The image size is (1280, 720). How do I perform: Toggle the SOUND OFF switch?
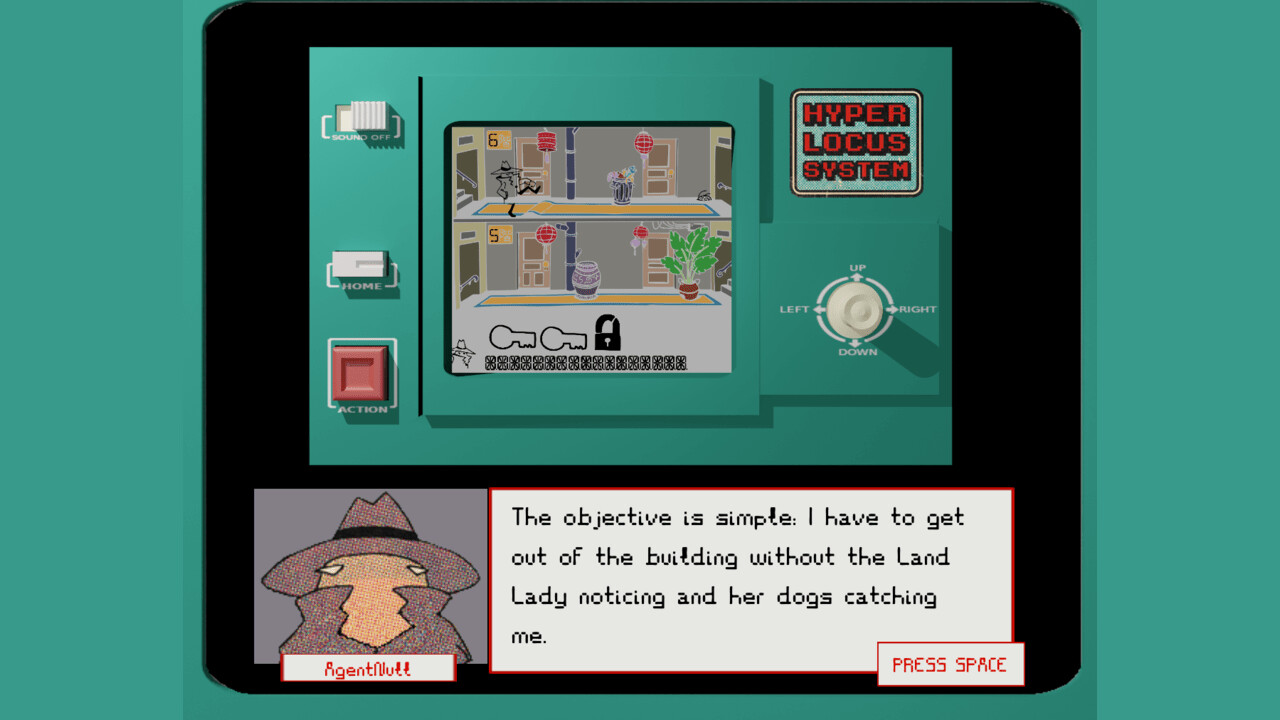pos(363,118)
